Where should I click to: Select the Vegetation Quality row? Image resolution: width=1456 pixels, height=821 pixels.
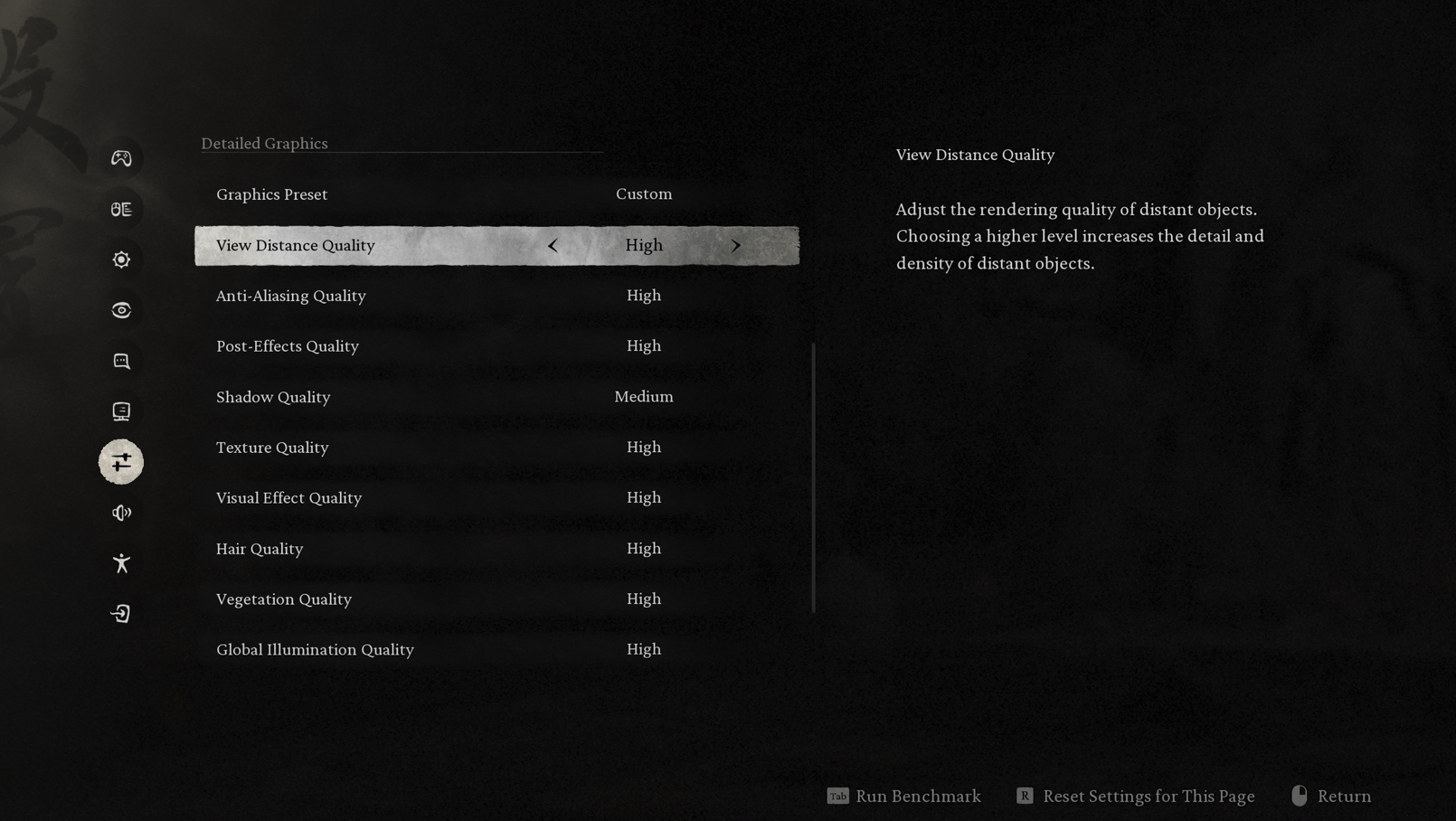496,599
